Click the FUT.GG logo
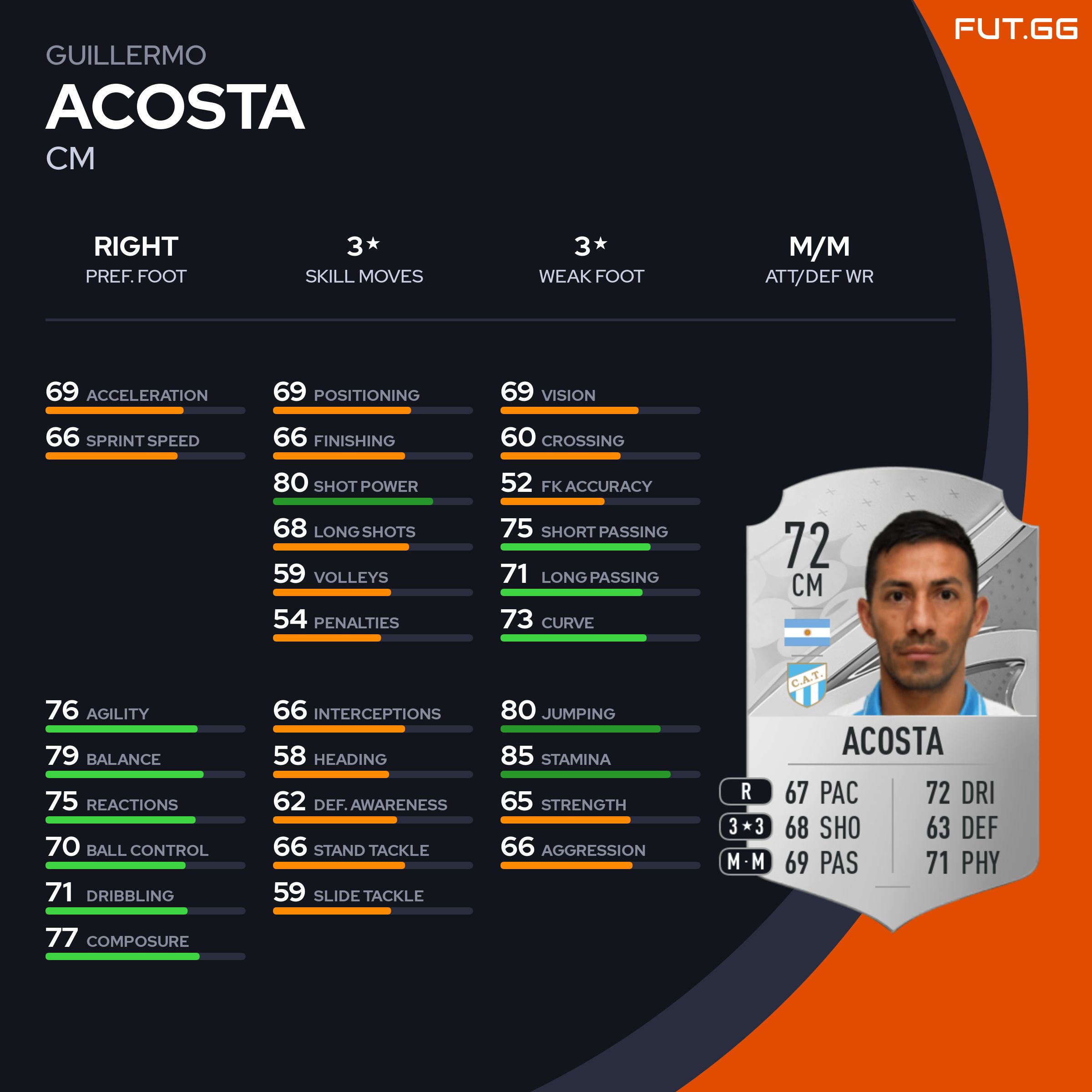This screenshot has height=1092, width=1092. pyautogui.click(x=1016, y=30)
